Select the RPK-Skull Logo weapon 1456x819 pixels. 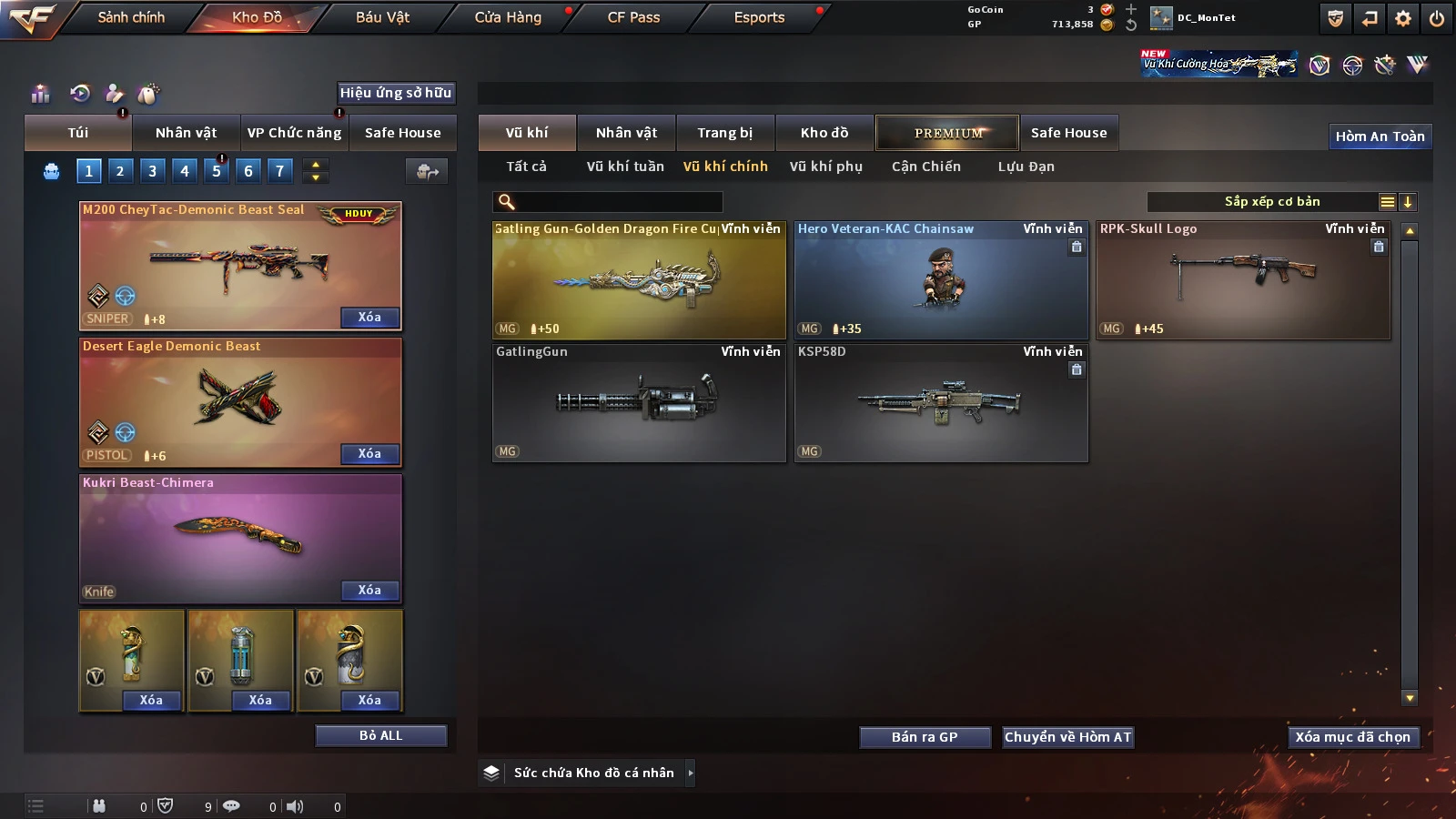[1243, 280]
